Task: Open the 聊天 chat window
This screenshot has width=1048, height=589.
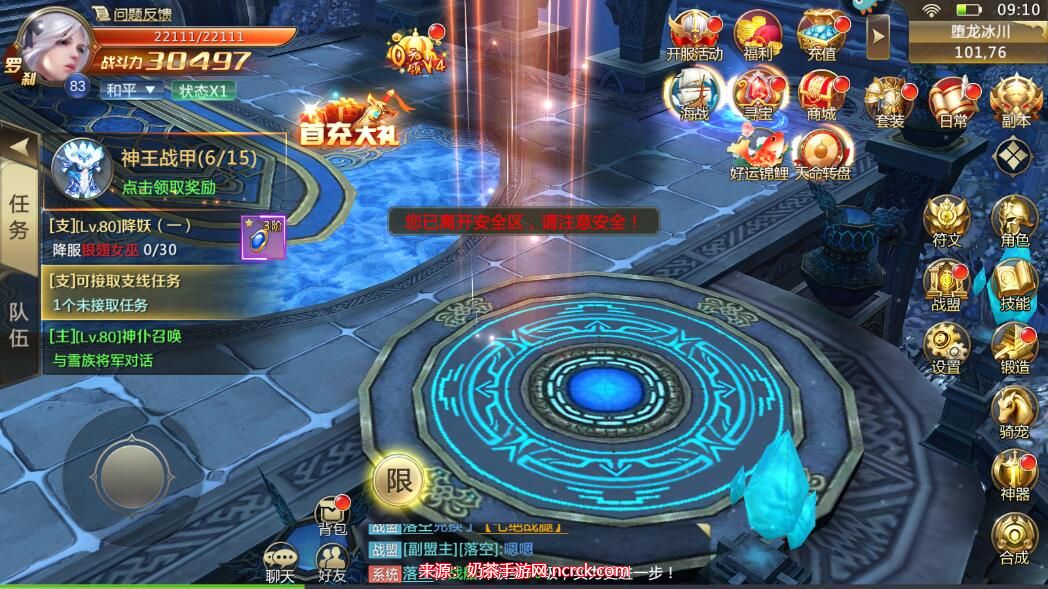Action: [x=280, y=561]
